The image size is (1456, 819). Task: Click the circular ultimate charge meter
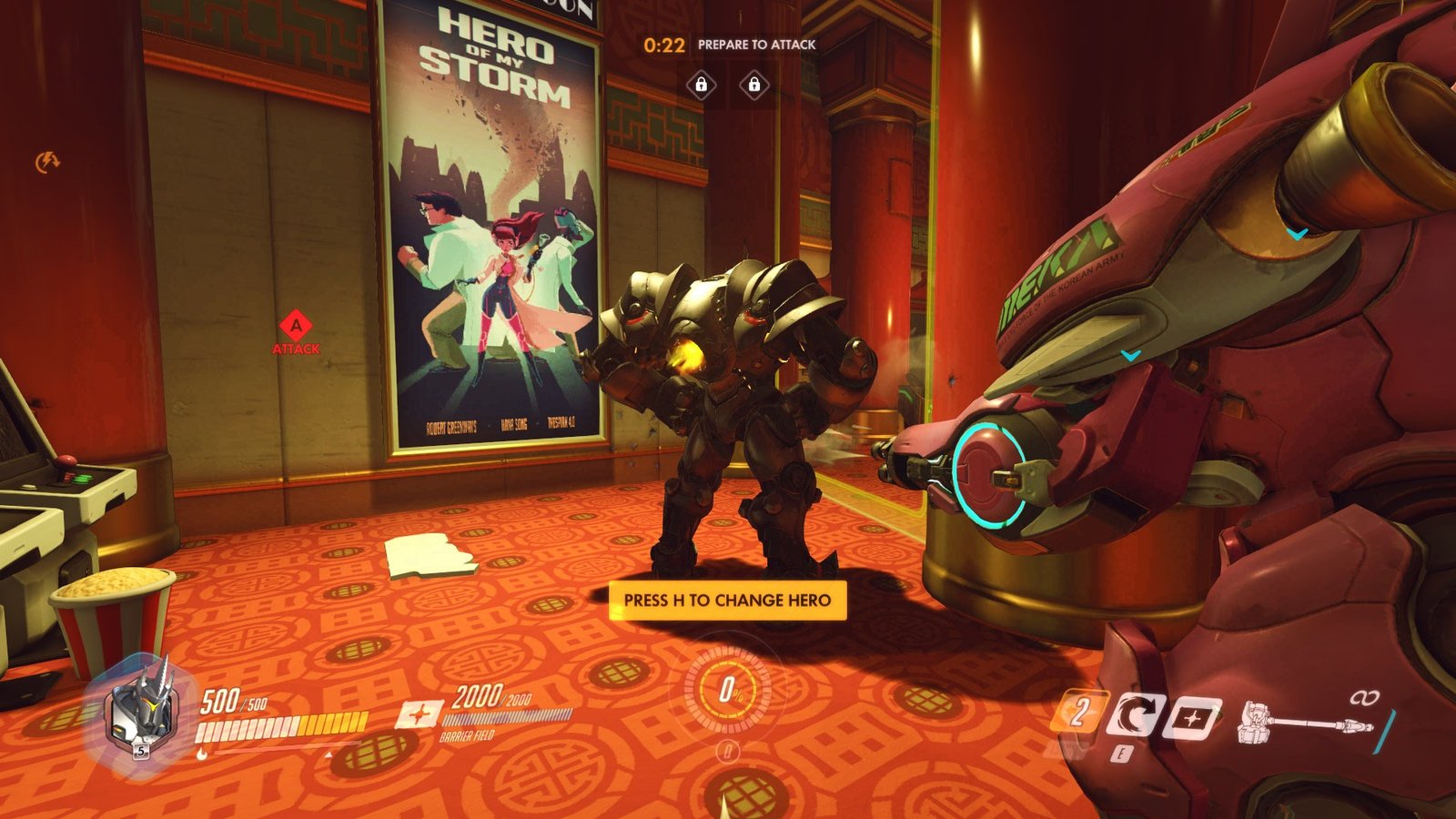(x=727, y=692)
